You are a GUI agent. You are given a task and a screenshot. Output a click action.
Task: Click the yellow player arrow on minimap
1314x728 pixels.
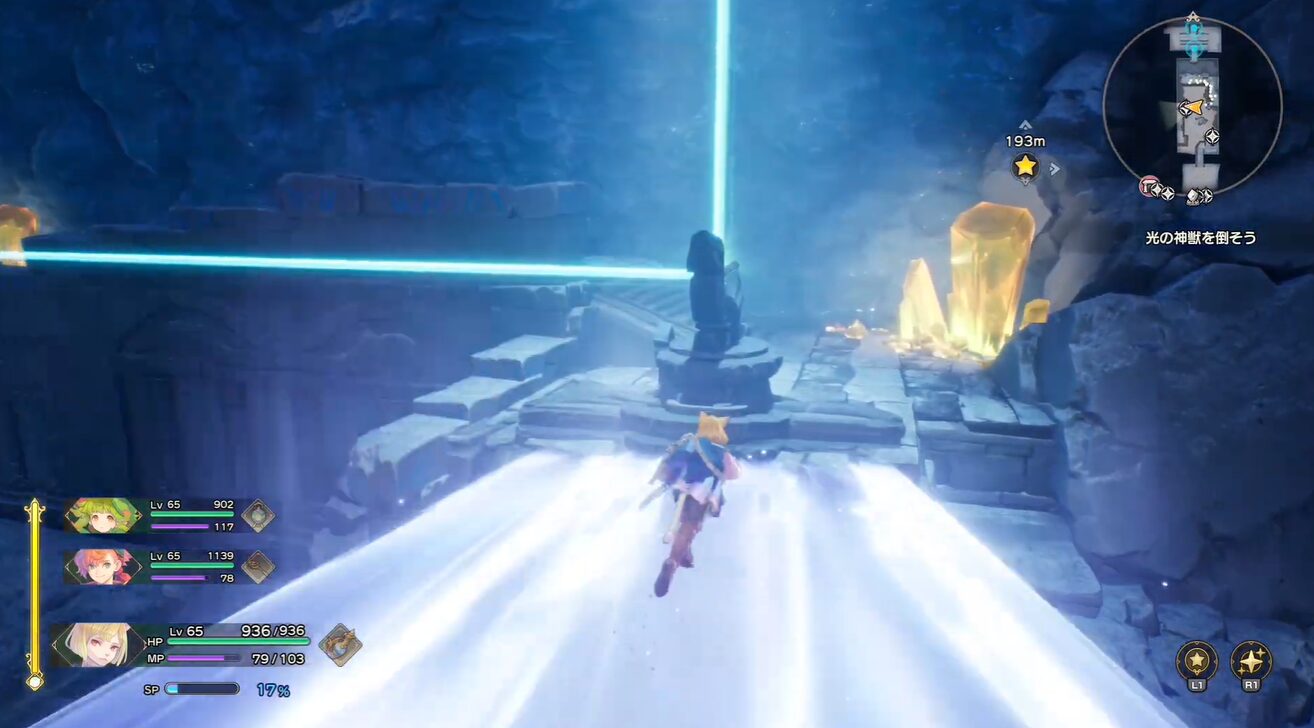point(1192,107)
